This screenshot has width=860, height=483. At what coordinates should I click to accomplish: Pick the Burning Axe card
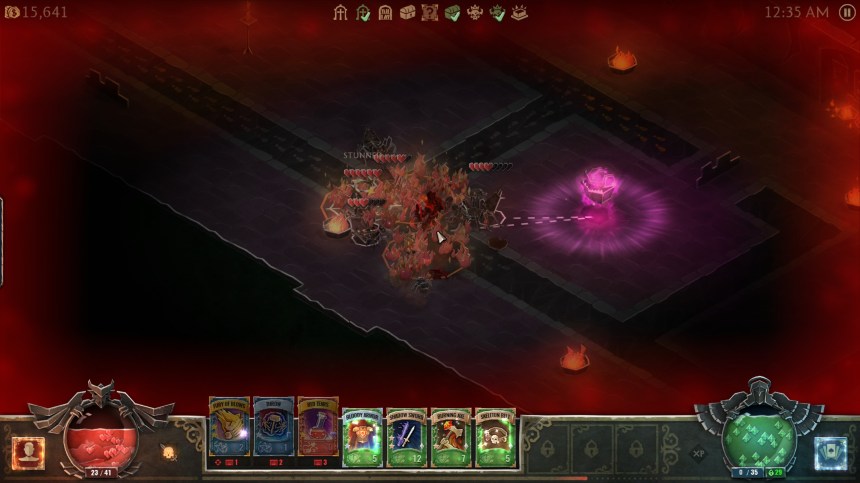coord(451,436)
